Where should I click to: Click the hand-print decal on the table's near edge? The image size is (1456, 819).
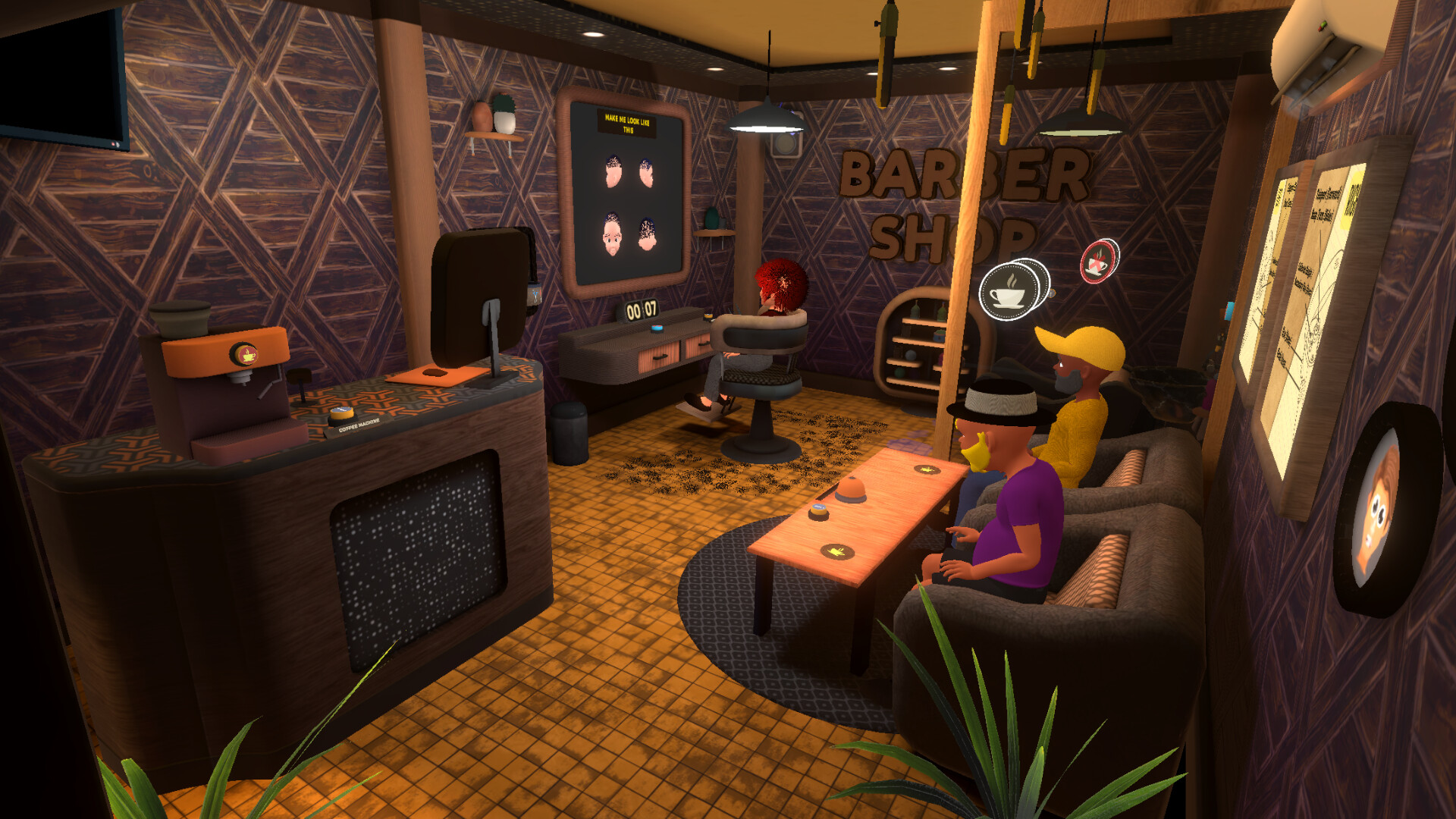(x=838, y=552)
